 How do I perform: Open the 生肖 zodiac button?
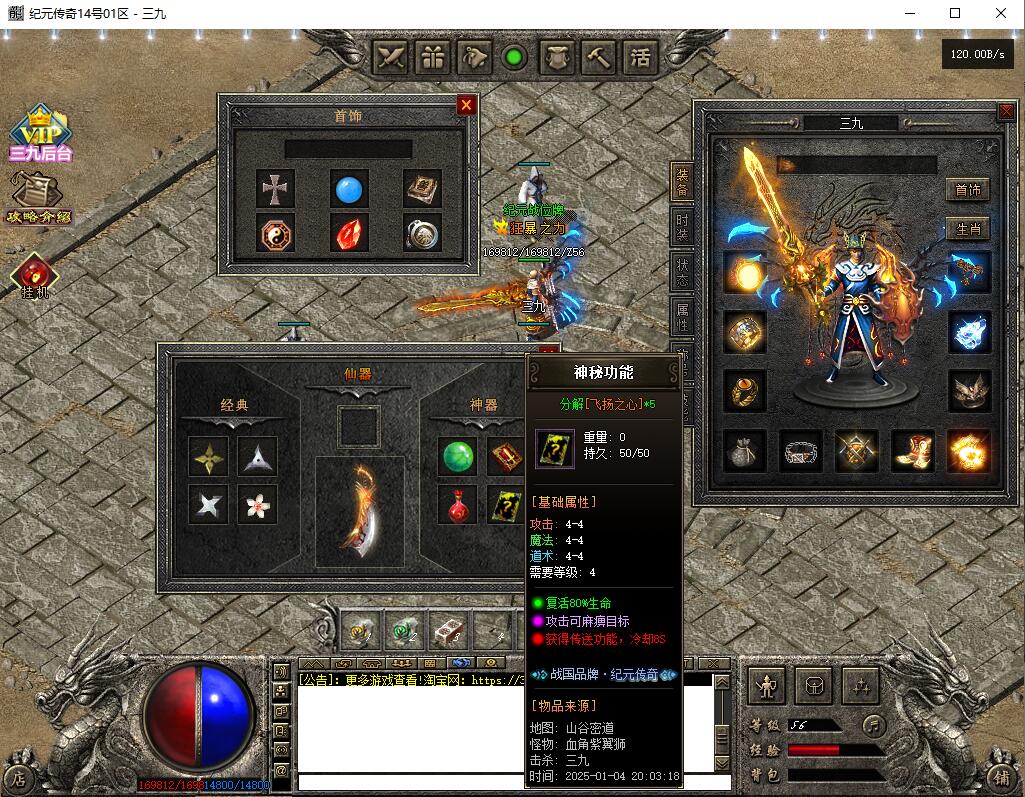(x=967, y=229)
